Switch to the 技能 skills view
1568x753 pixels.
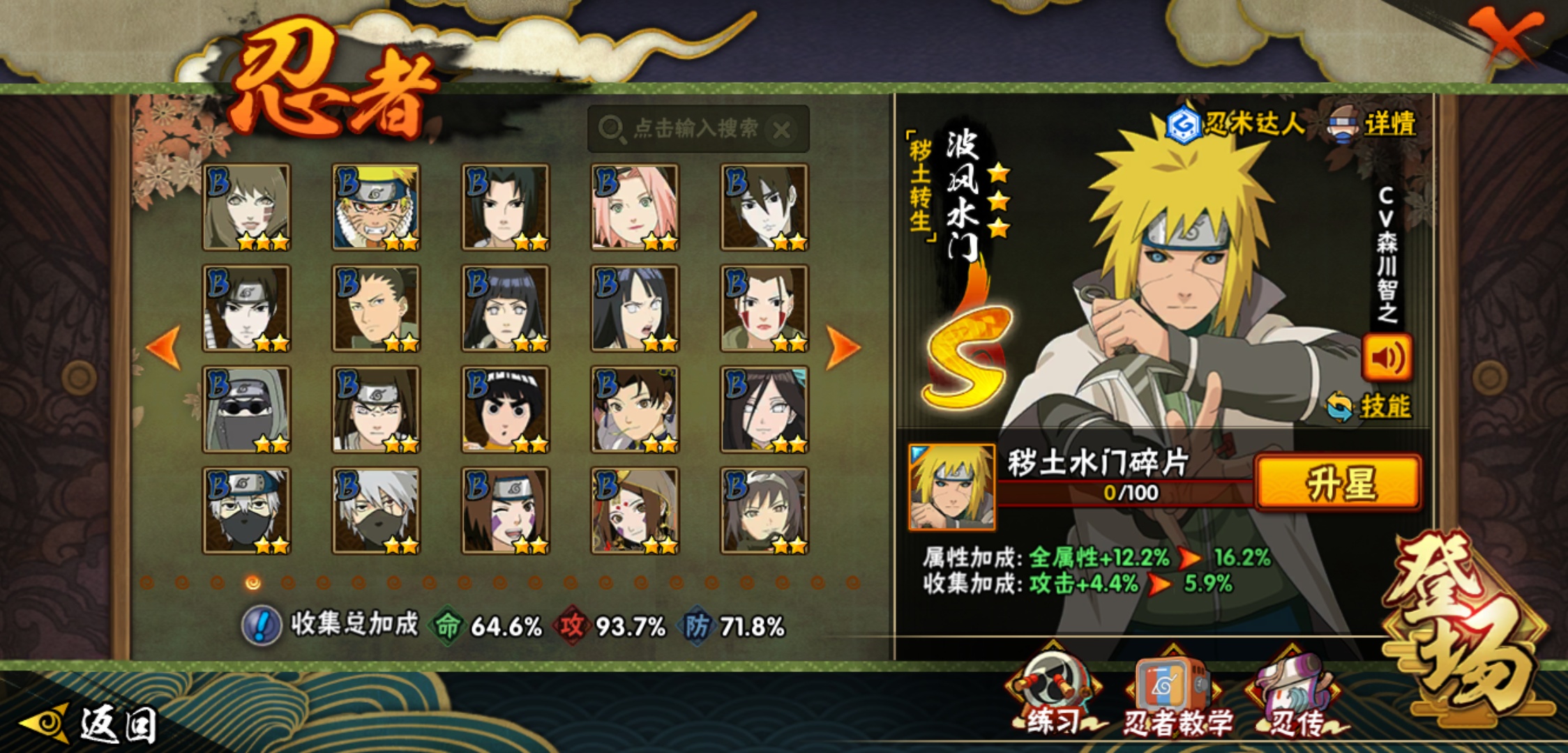pos(1370,406)
